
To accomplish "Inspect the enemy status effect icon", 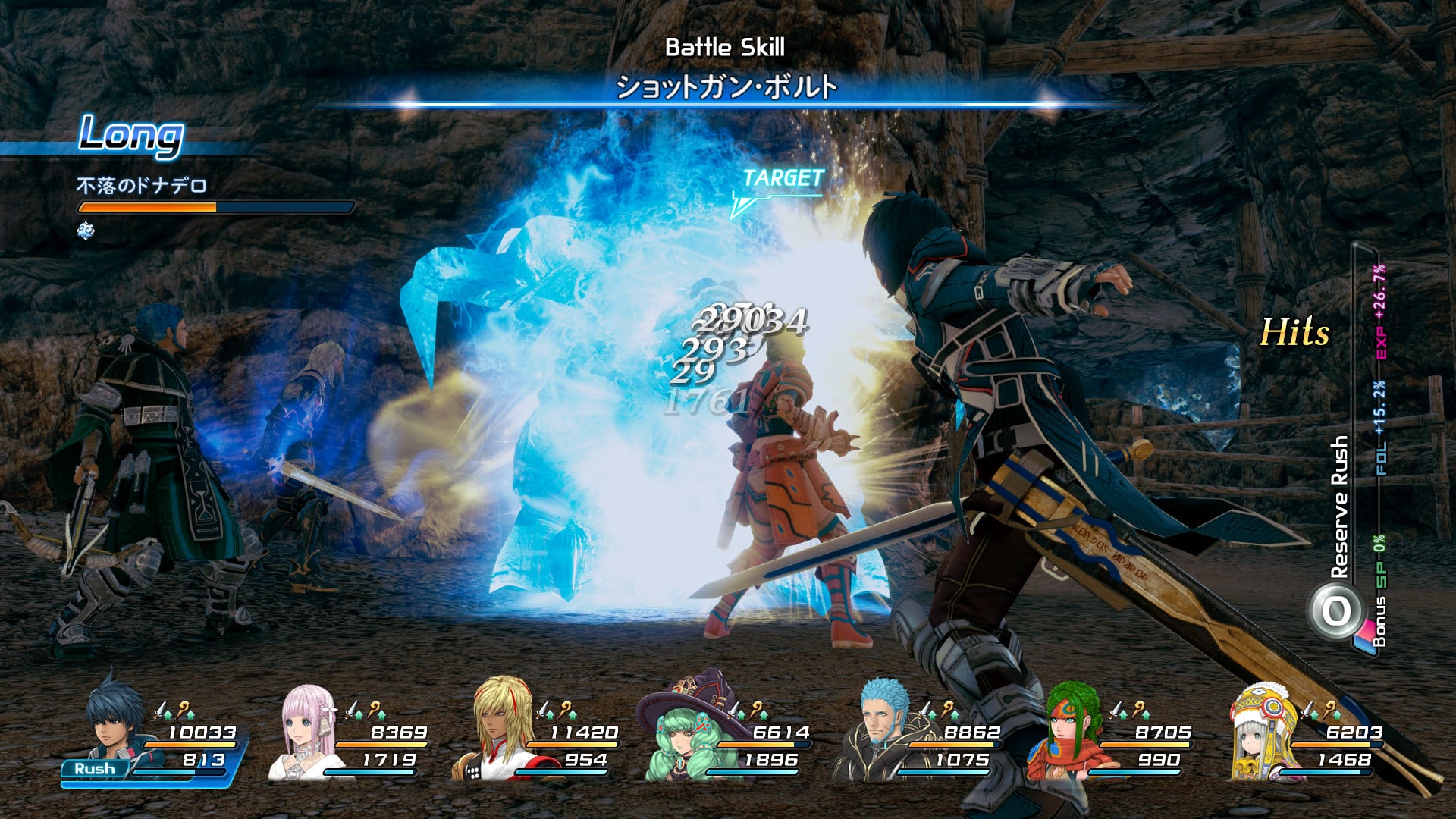I will [x=86, y=231].
